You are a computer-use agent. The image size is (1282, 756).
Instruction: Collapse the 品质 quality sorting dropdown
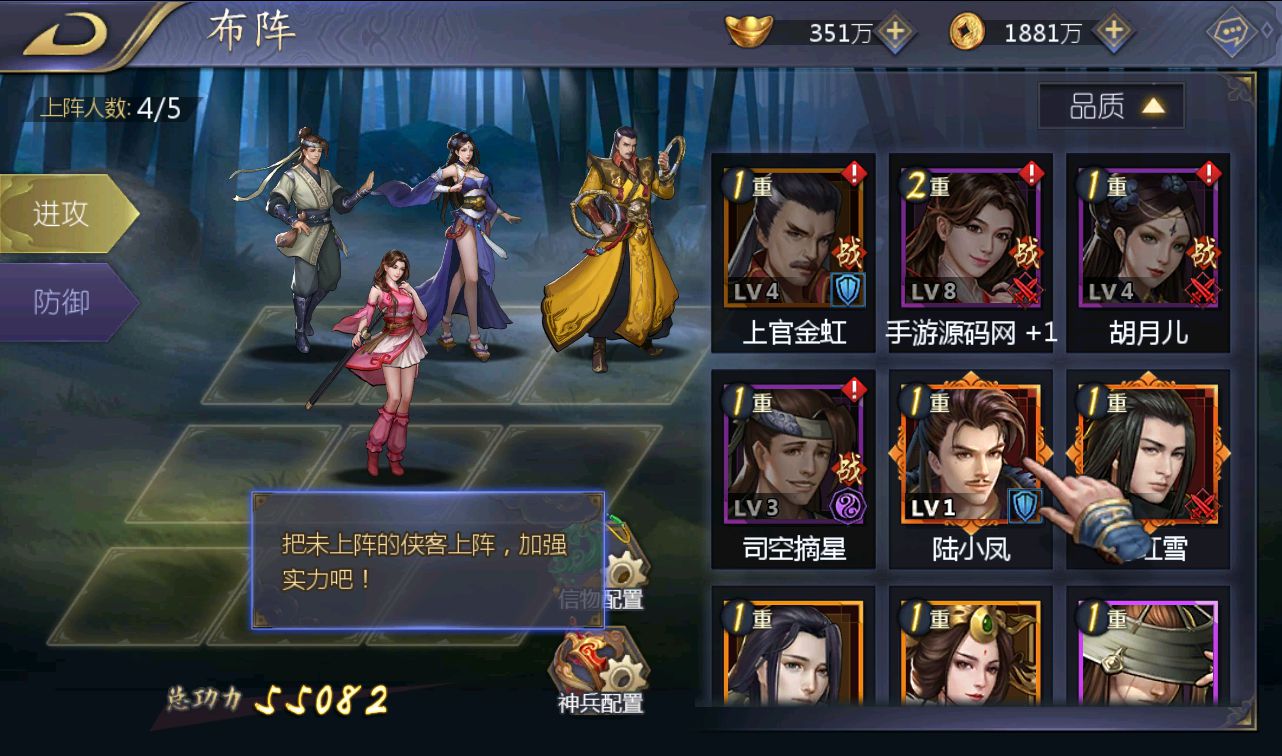1109,103
